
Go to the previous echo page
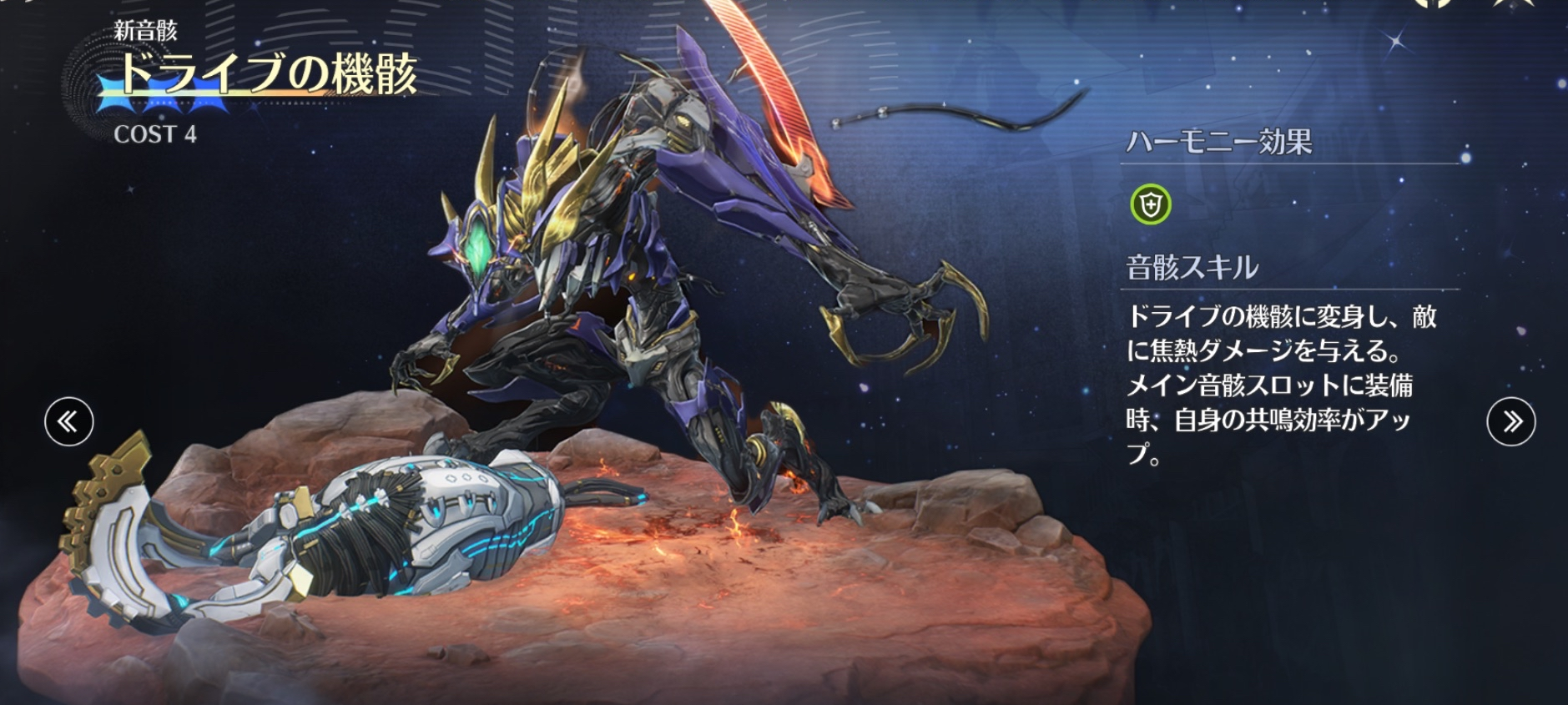(68, 421)
